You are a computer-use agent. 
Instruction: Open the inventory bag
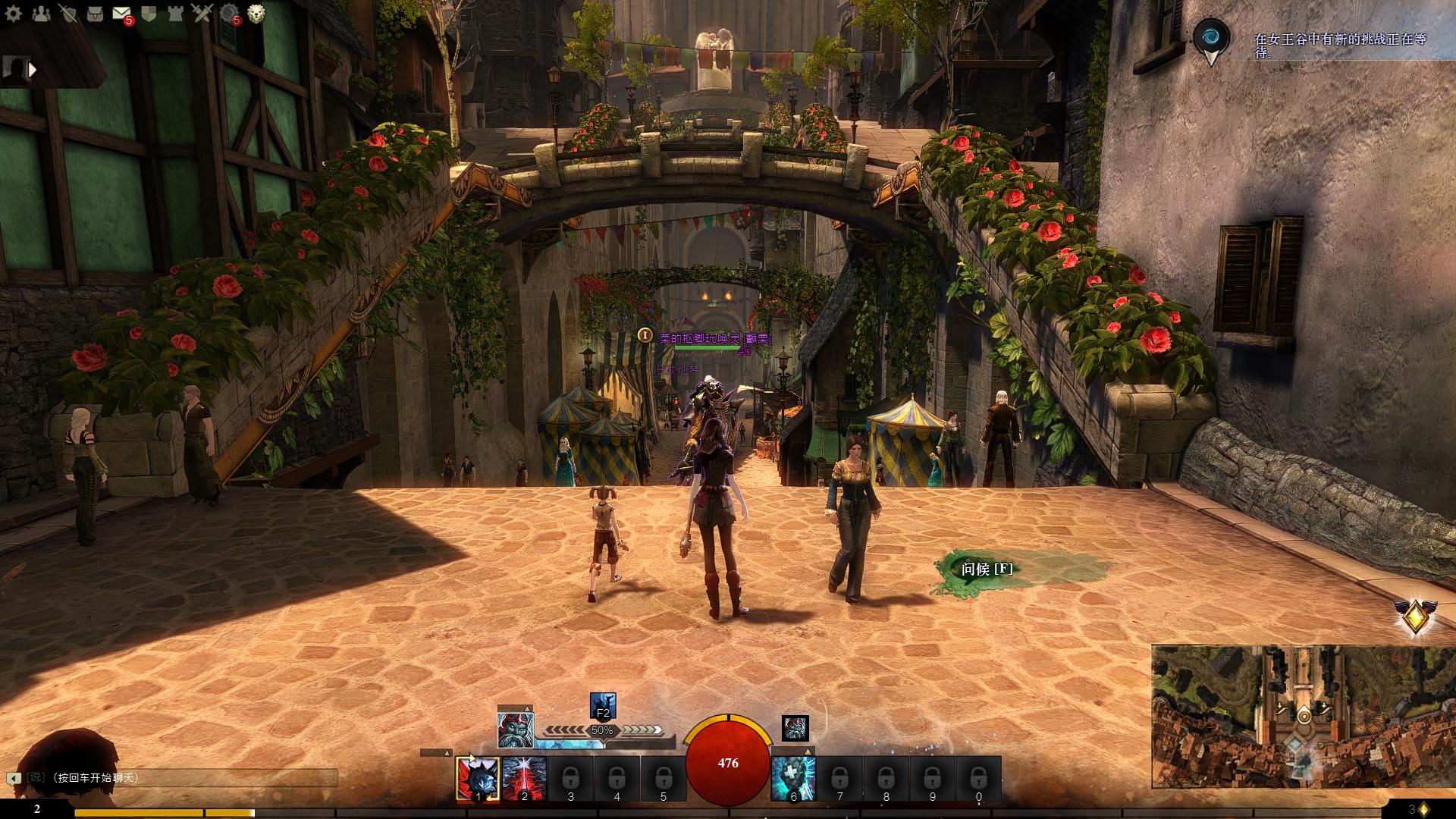point(95,14)
